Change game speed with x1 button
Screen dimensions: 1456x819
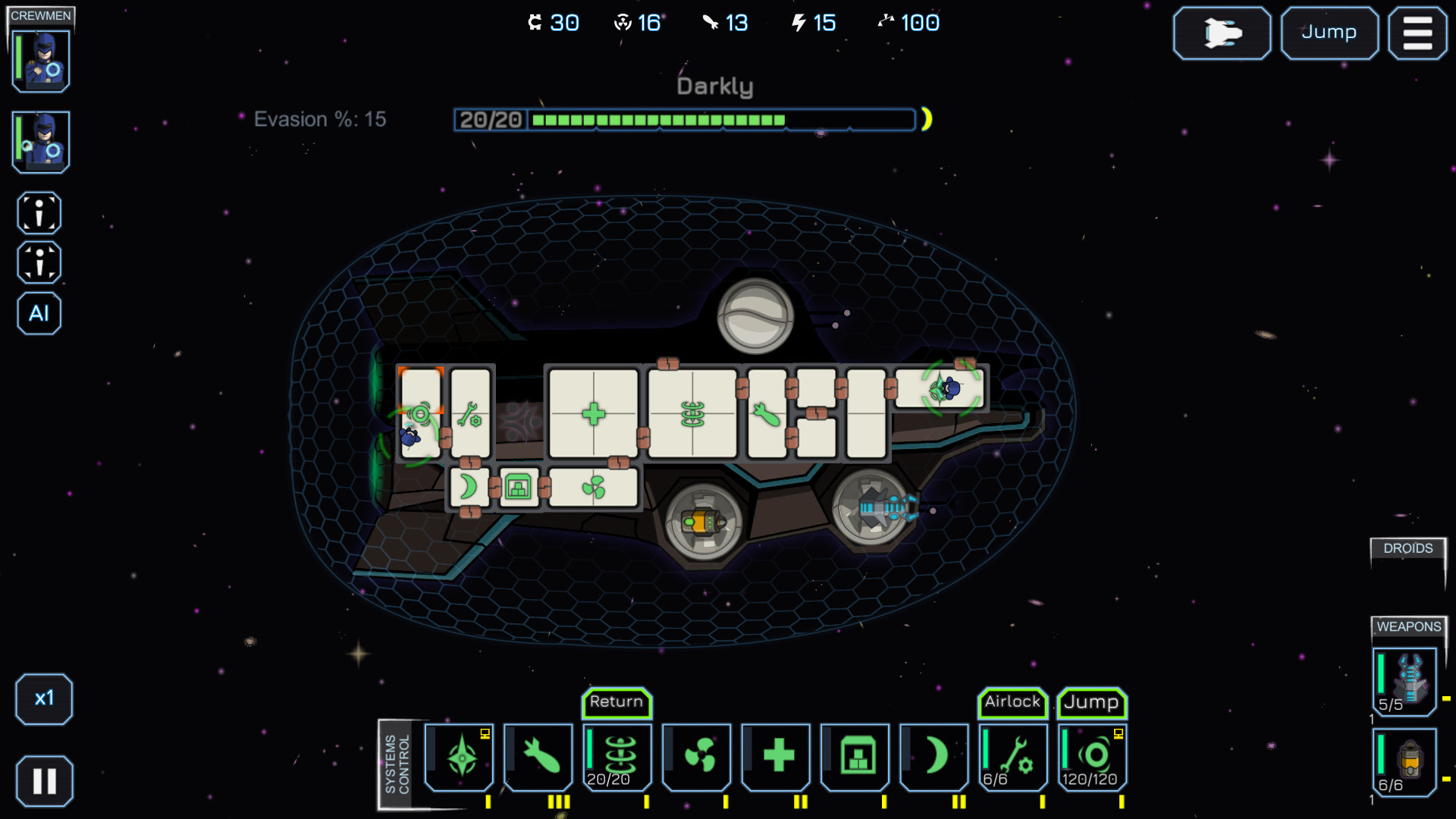click(44, 698)
